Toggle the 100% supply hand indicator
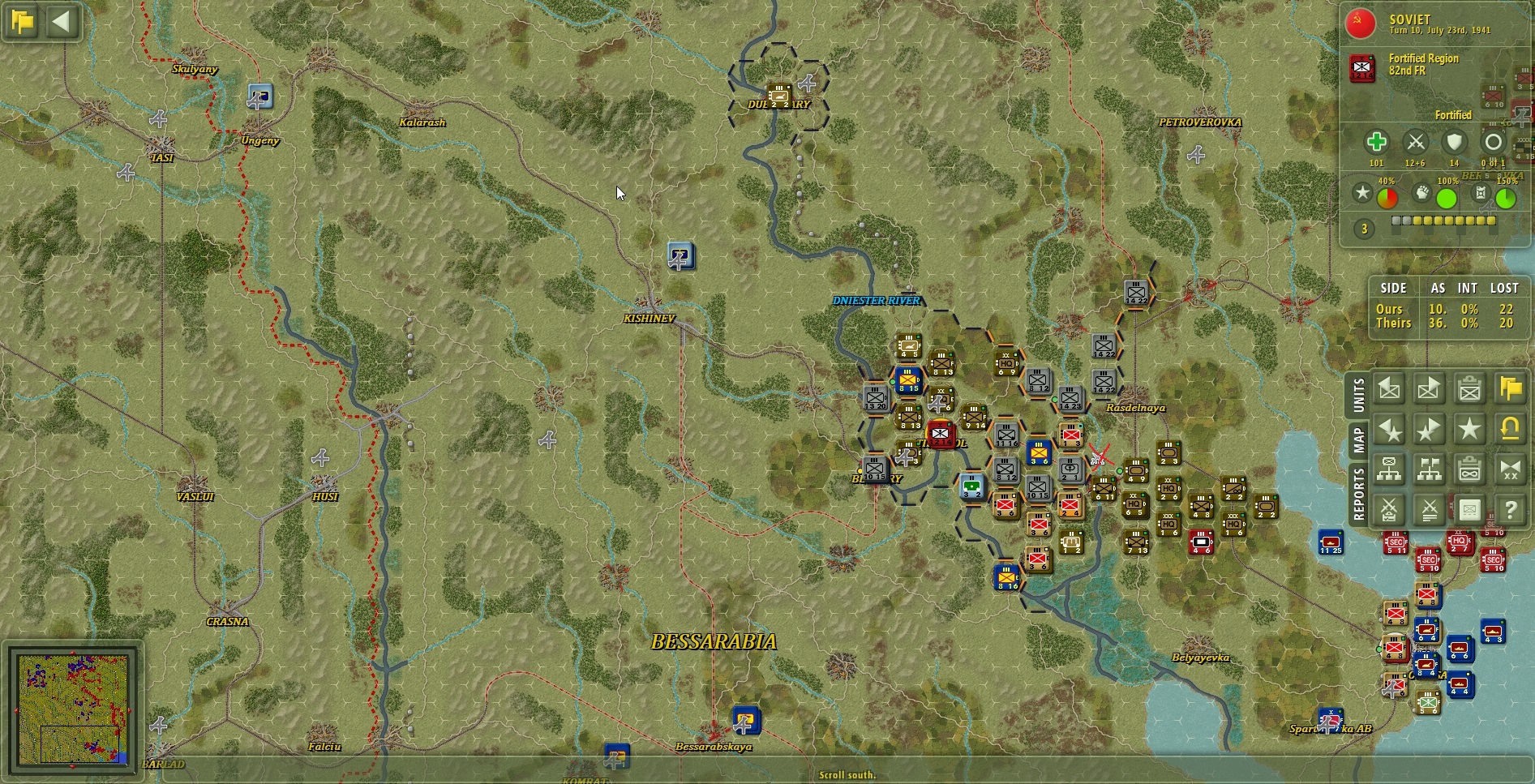Viewport: 1535px width, 784px height. click(x=1421, y=193)
